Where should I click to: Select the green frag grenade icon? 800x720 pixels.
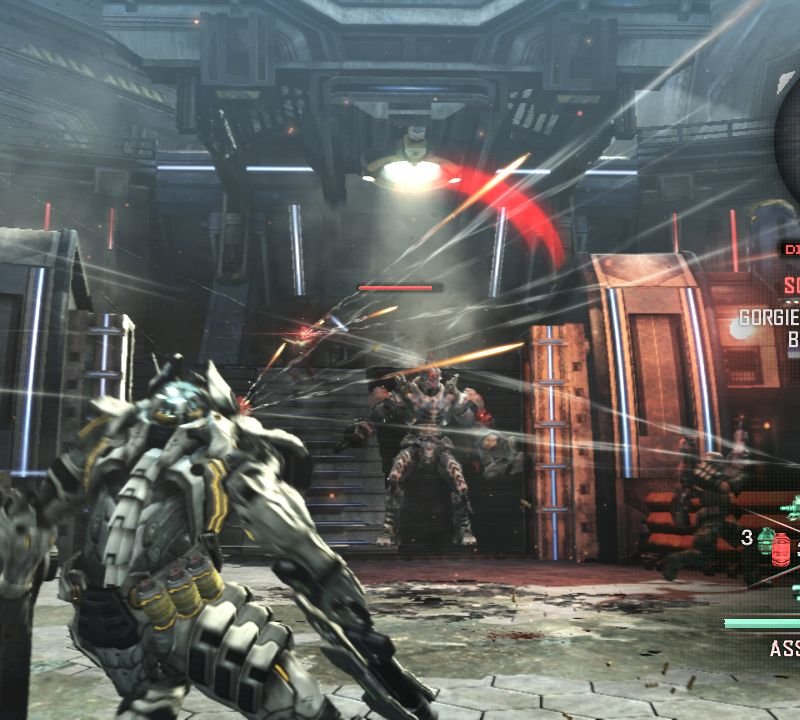pyautogui.click(x=765, y=541)
